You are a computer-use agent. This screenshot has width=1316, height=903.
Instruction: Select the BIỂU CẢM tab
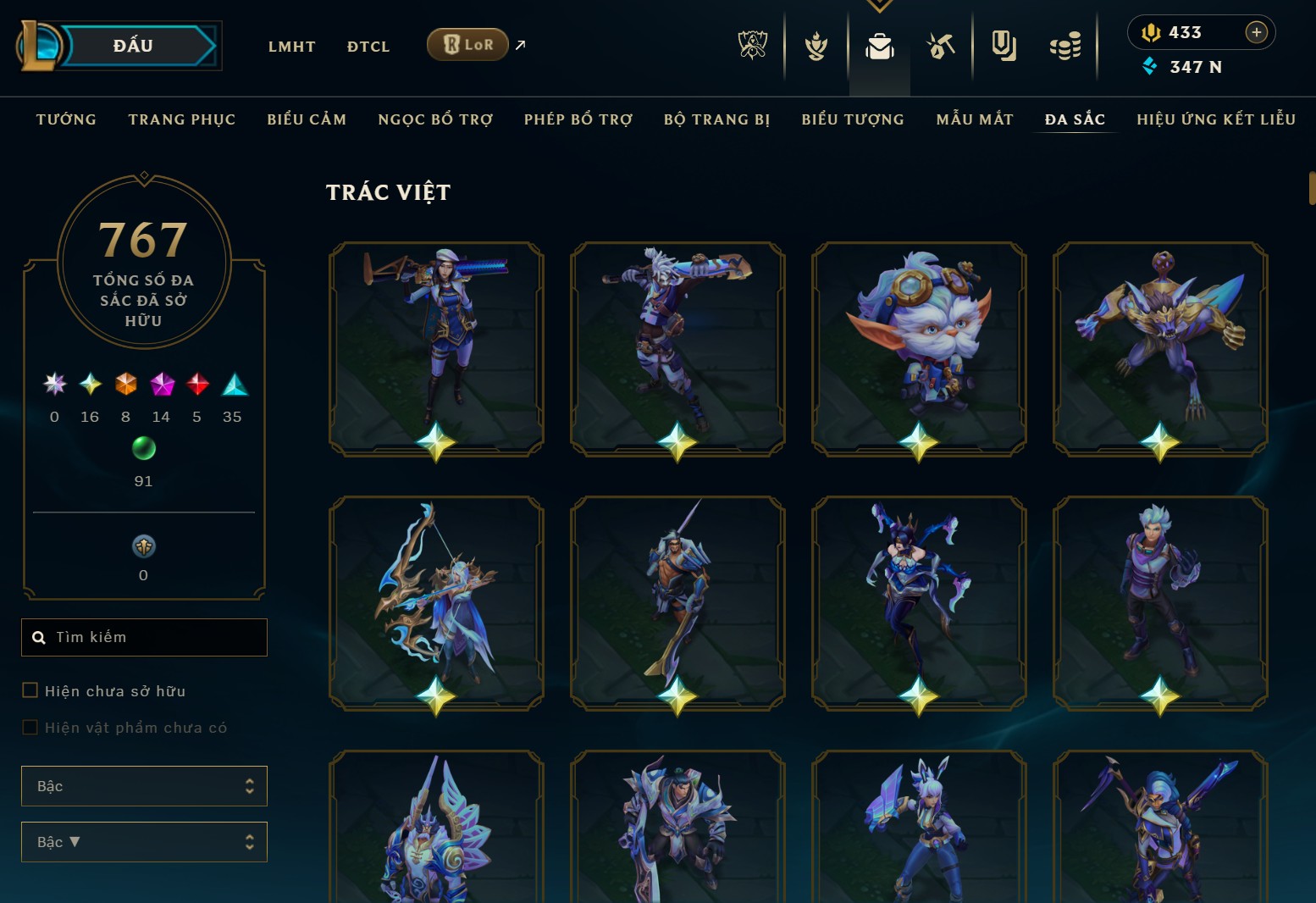pos(307,119)
